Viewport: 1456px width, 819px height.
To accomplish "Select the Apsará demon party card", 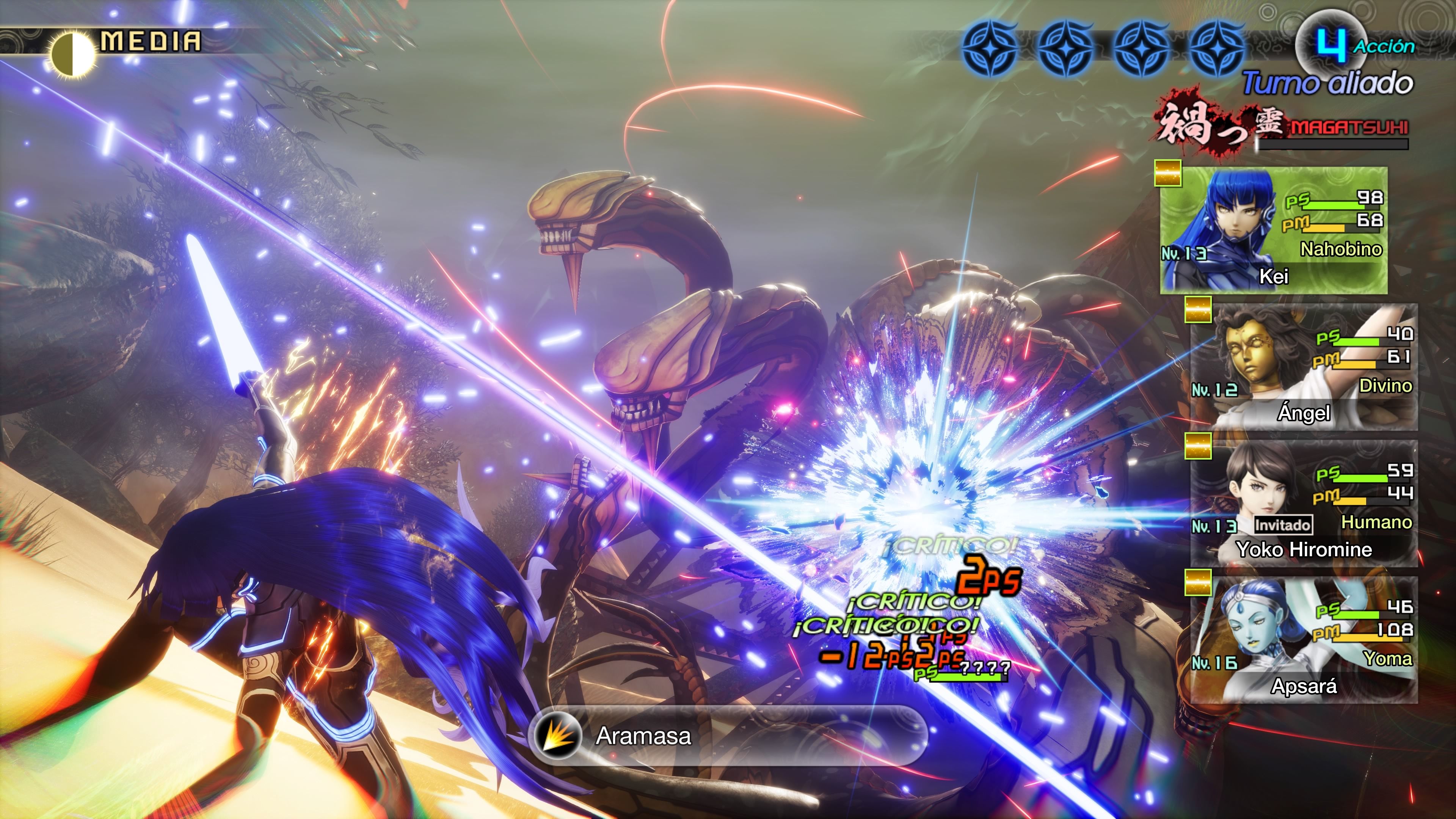I will 1304,640.
